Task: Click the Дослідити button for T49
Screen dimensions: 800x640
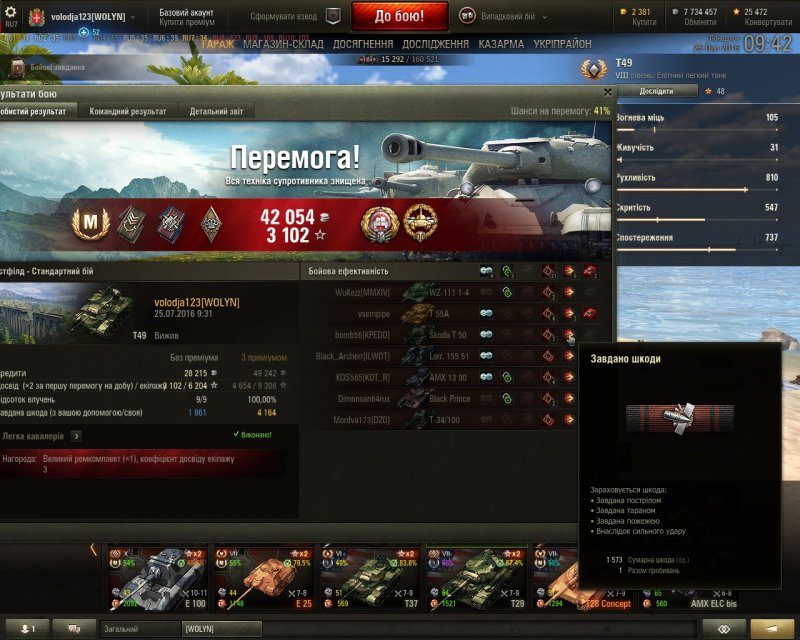Action: [x=656, y=91]
